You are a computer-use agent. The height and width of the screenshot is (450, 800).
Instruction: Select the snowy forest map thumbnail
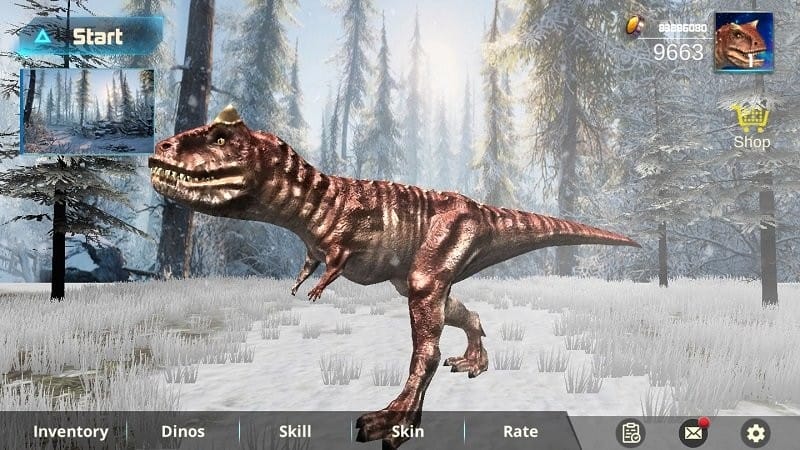click(88, 111)
